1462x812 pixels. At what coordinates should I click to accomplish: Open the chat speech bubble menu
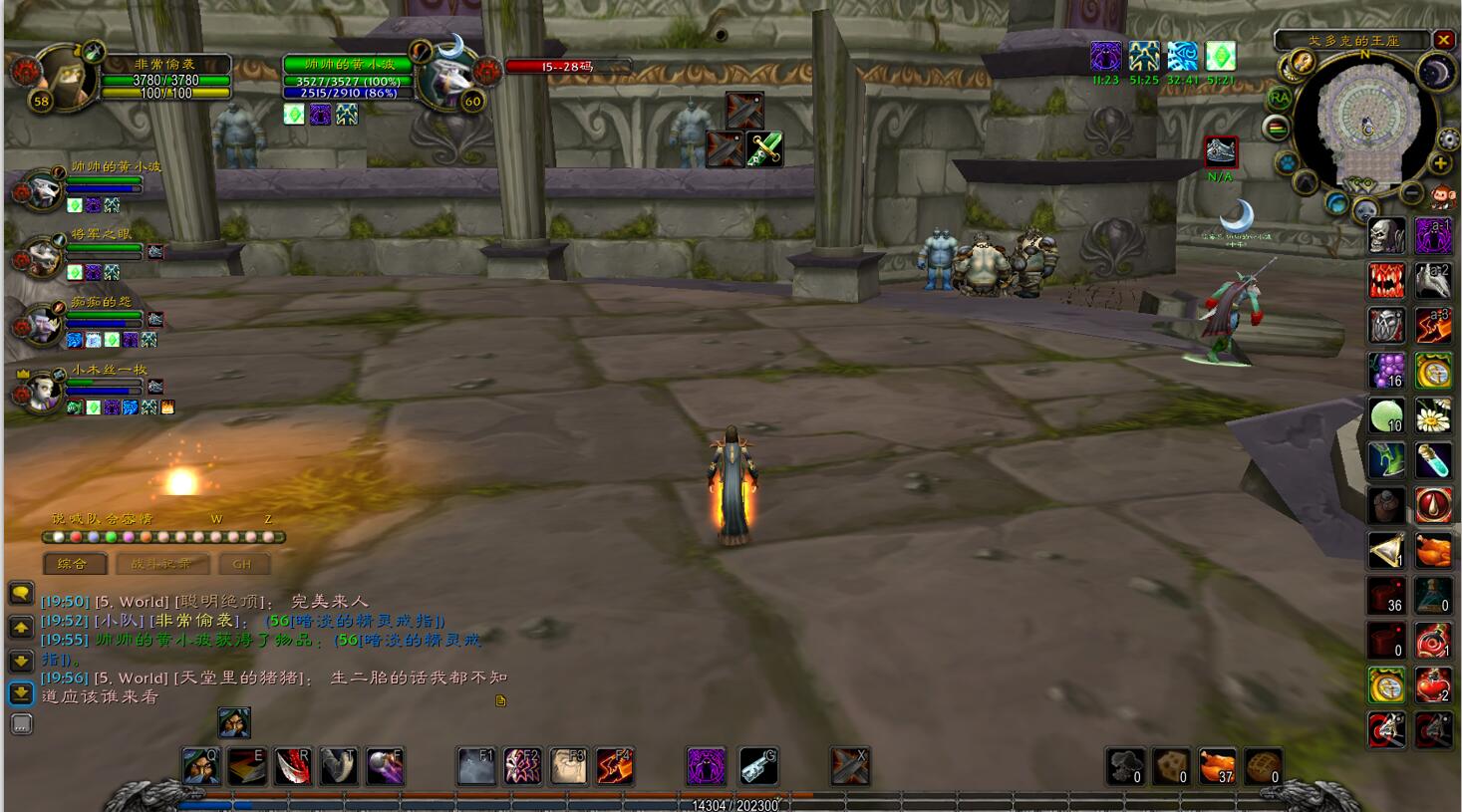pos(21,594)
